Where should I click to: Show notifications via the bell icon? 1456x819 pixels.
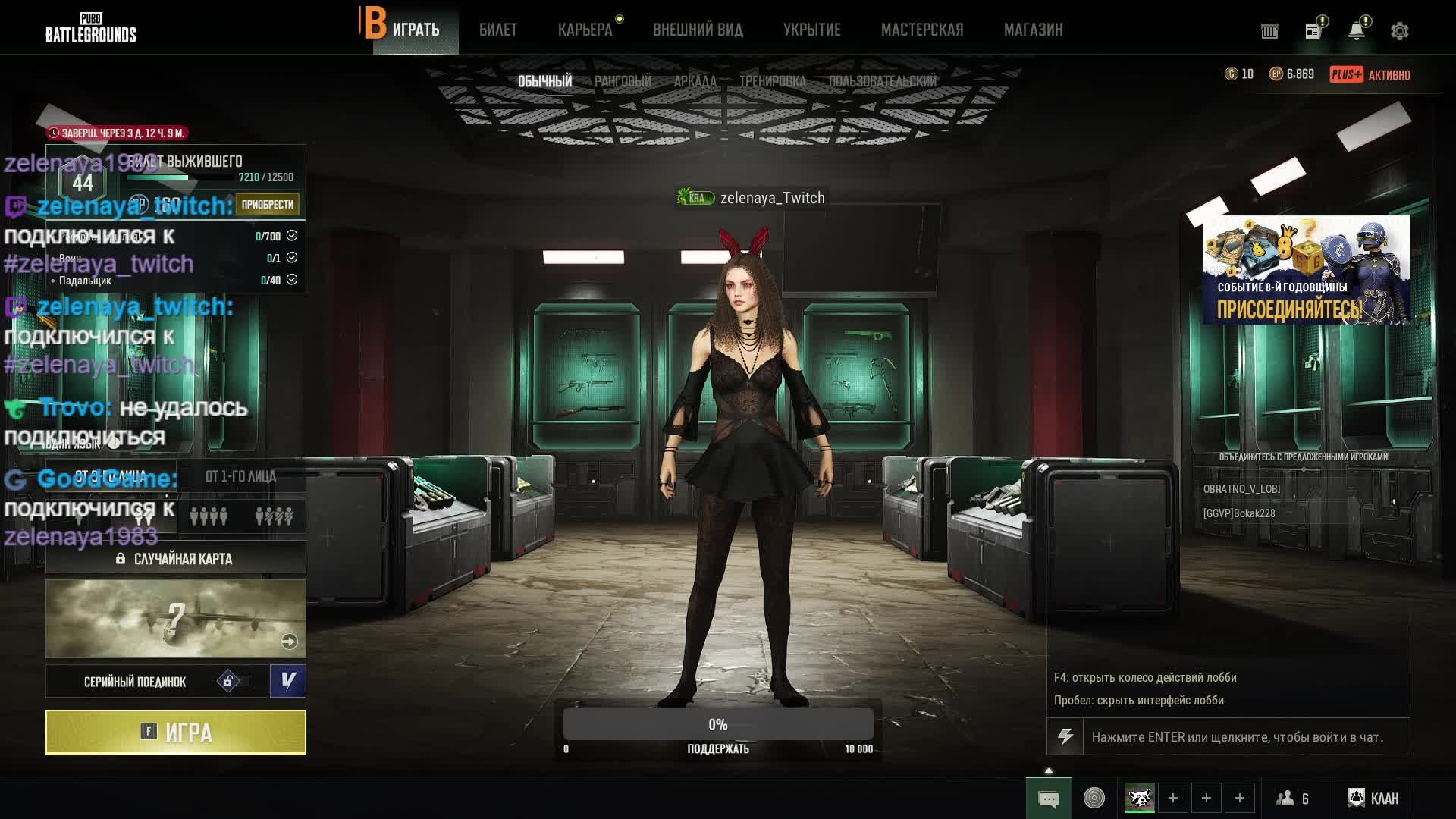point(1356,31)
